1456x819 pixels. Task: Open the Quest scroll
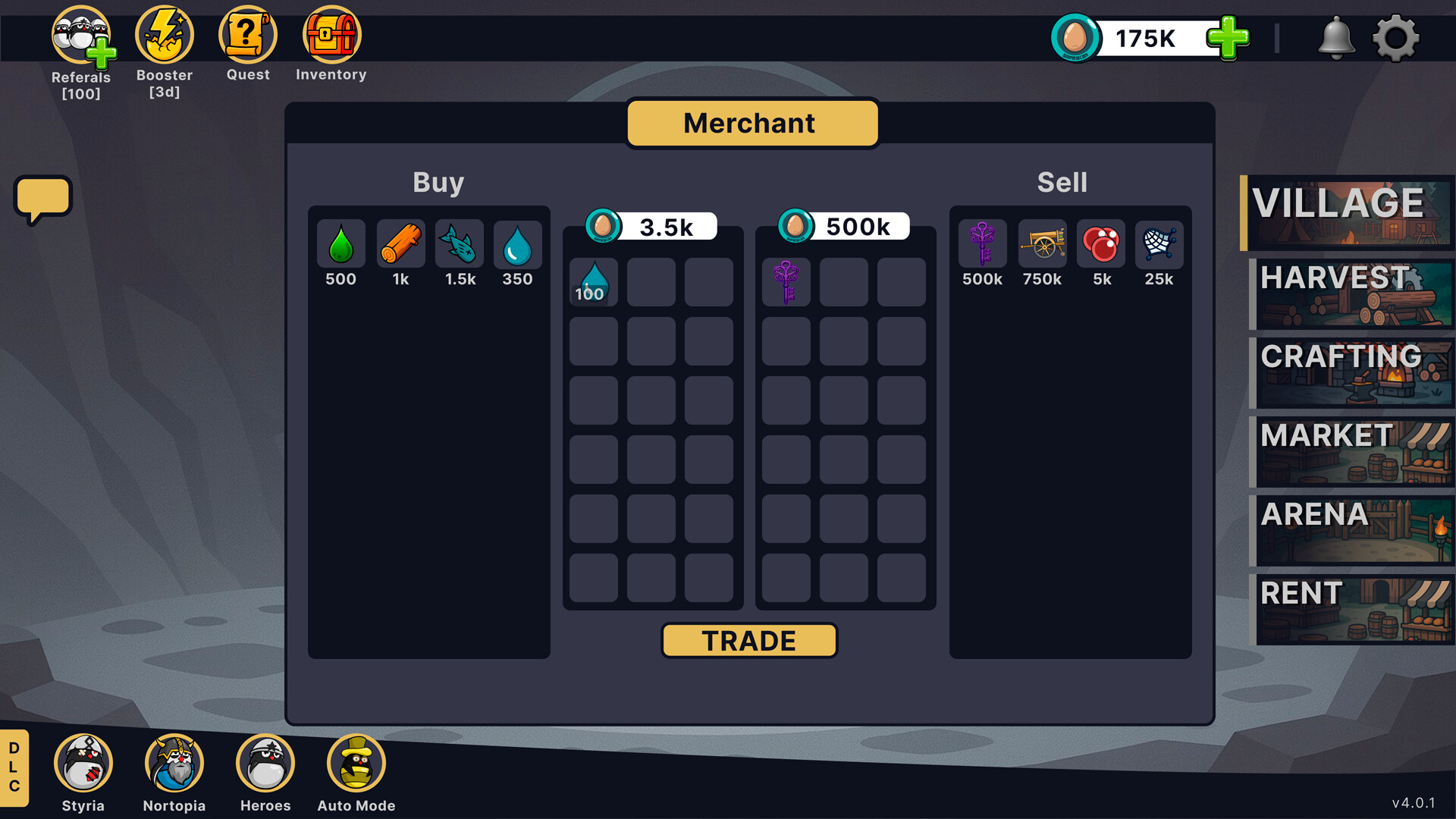tap(247, 33)
